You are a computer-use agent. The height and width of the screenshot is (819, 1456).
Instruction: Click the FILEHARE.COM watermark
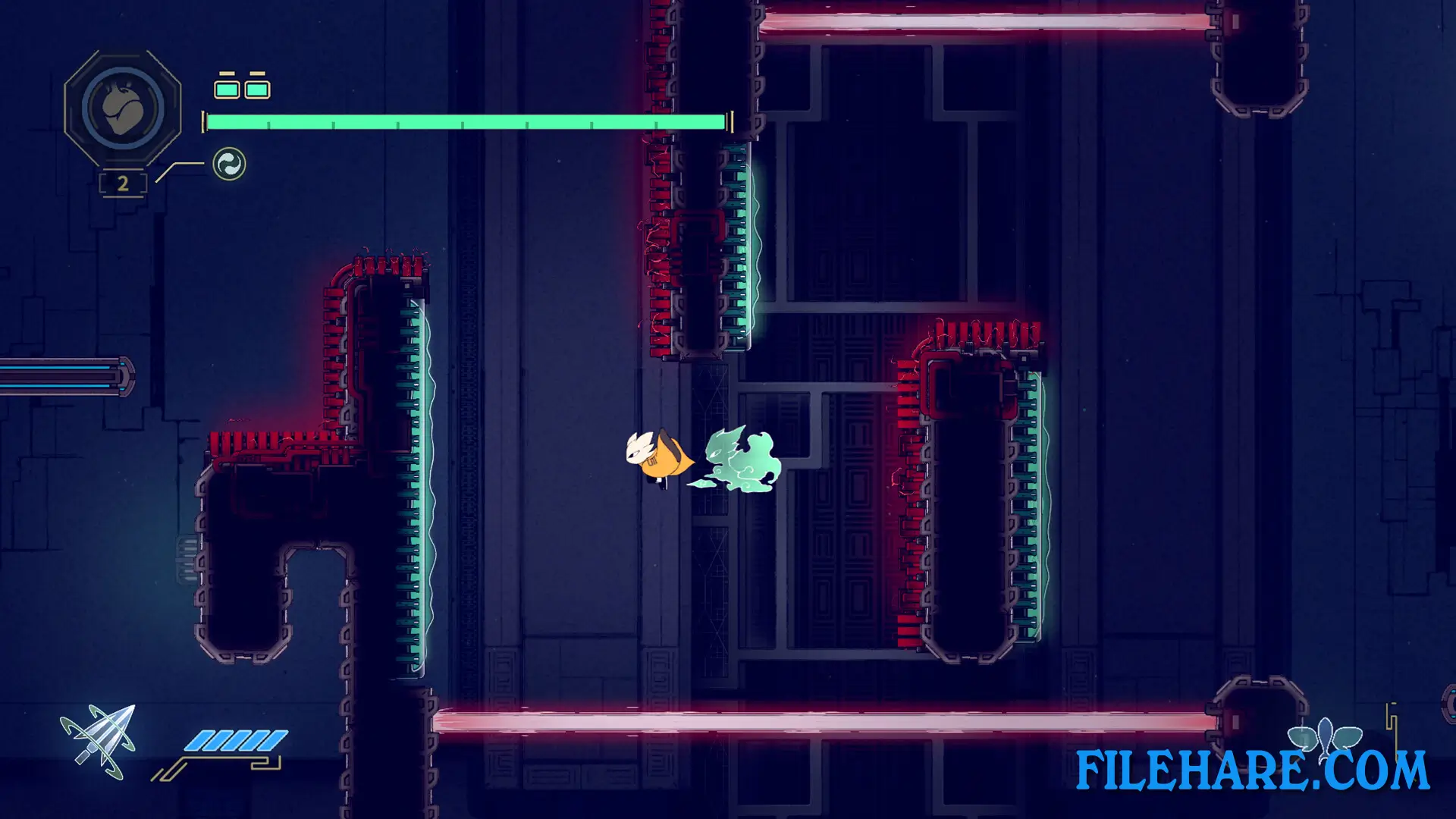click(1252, 771)
